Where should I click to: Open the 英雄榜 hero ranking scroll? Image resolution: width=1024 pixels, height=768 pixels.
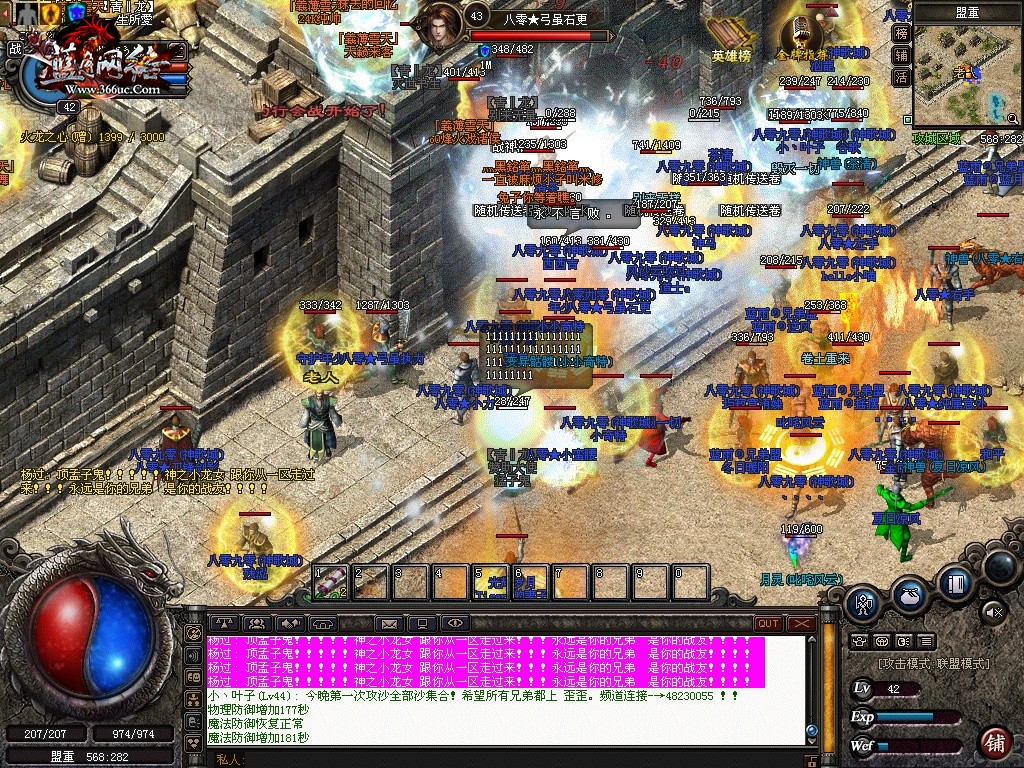coord(730,35)
